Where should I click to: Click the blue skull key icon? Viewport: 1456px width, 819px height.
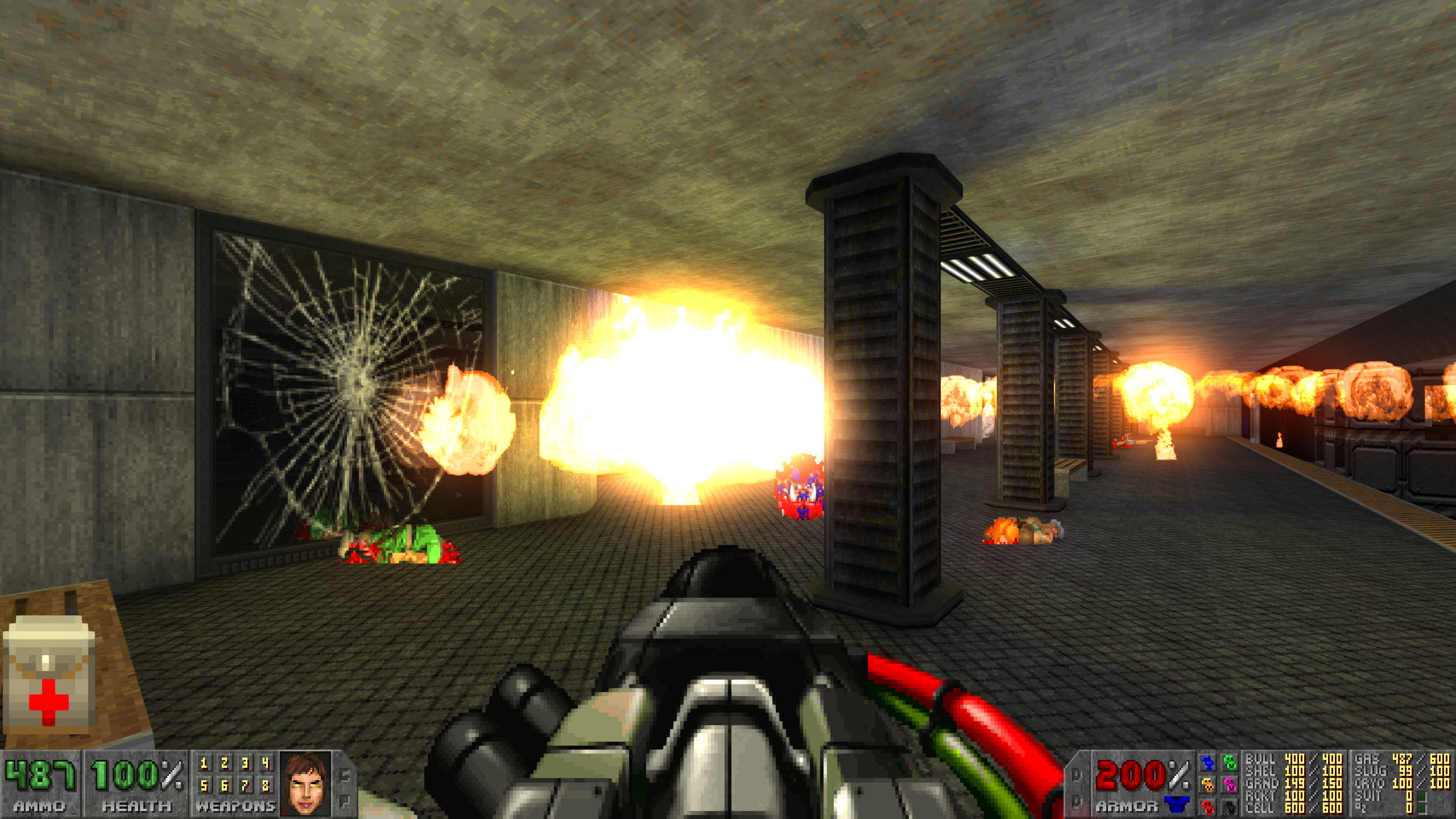point(1206,763)
